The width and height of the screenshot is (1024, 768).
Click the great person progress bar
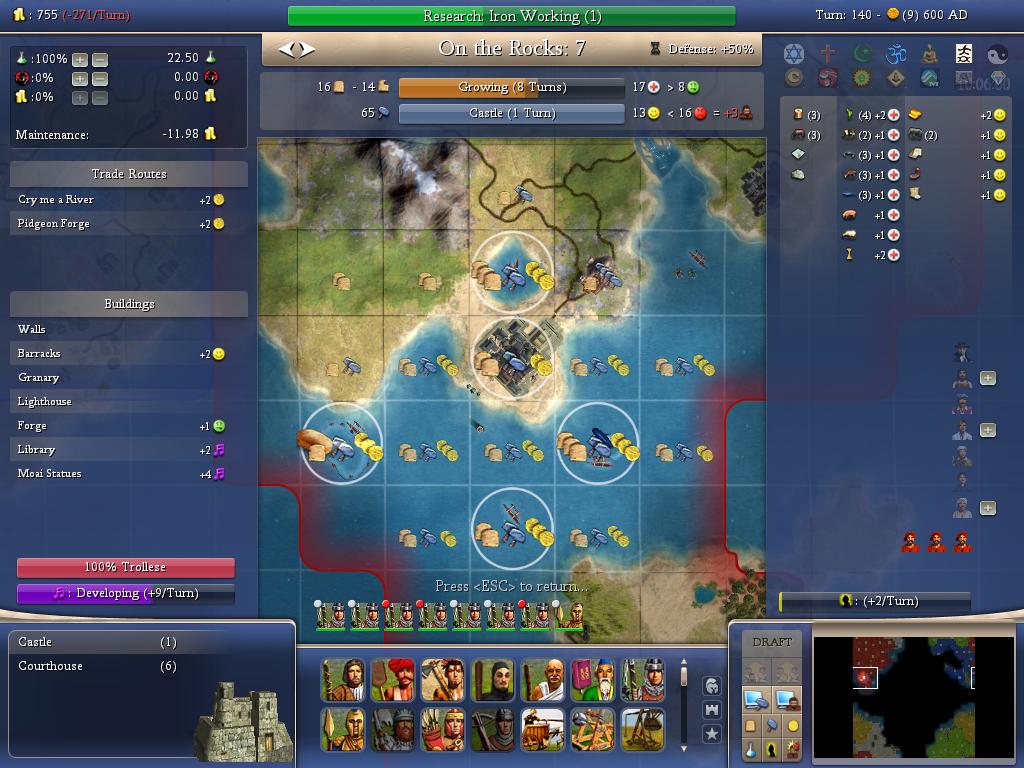coord(874,601)
